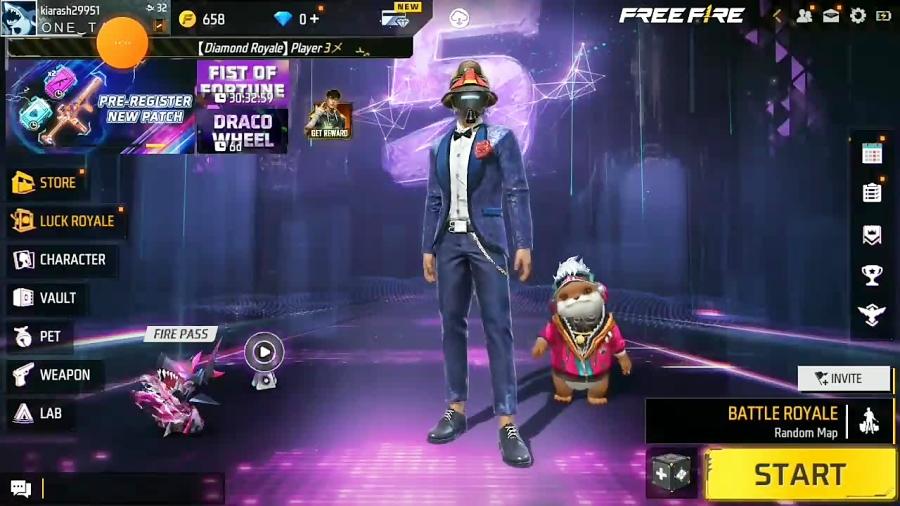The width and height of the screenshot is (900, 506).
Task: Open the settings gear icon
Action: 858,16
